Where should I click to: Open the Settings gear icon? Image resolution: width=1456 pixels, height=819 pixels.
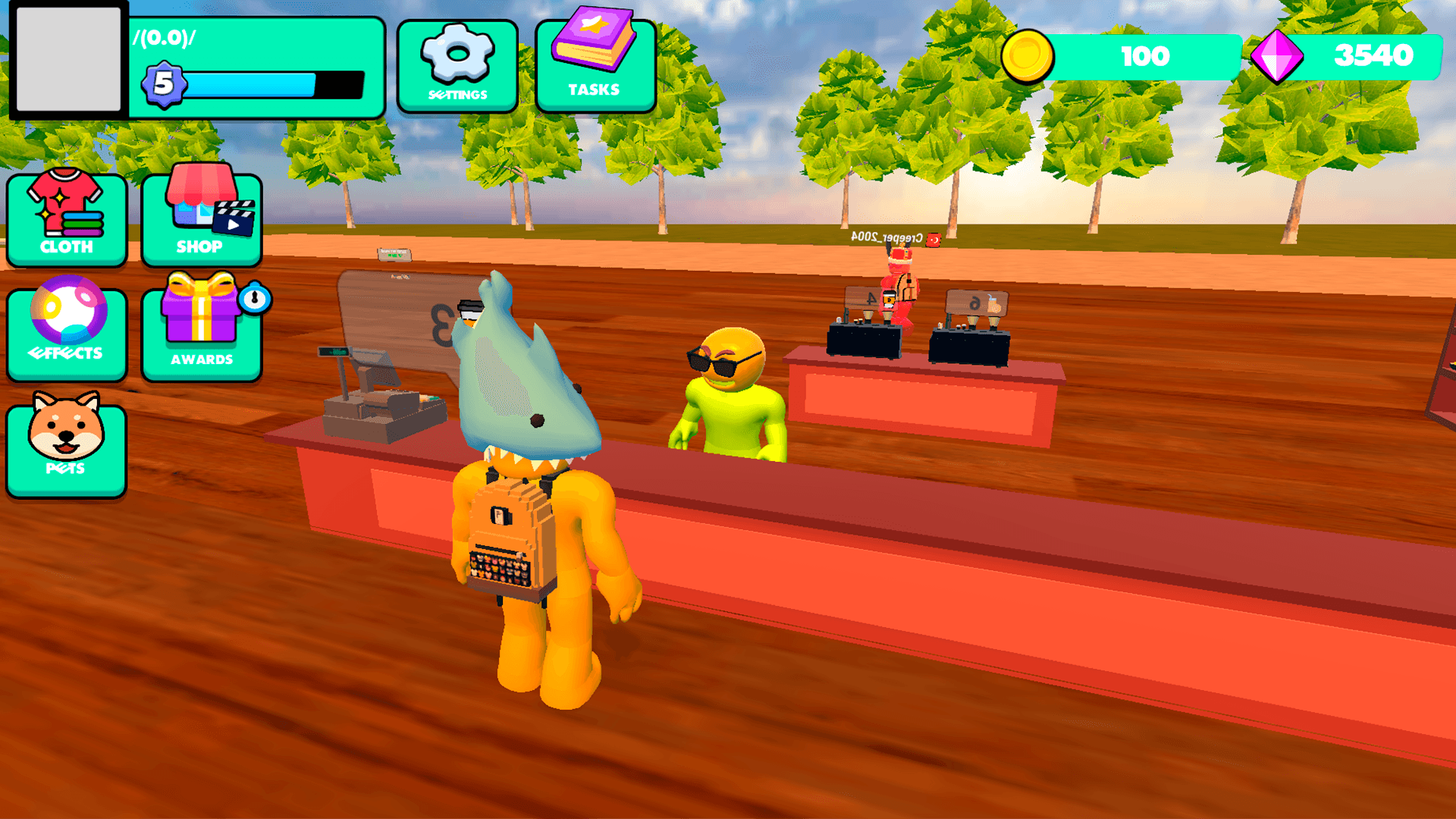tap(456, 53)
